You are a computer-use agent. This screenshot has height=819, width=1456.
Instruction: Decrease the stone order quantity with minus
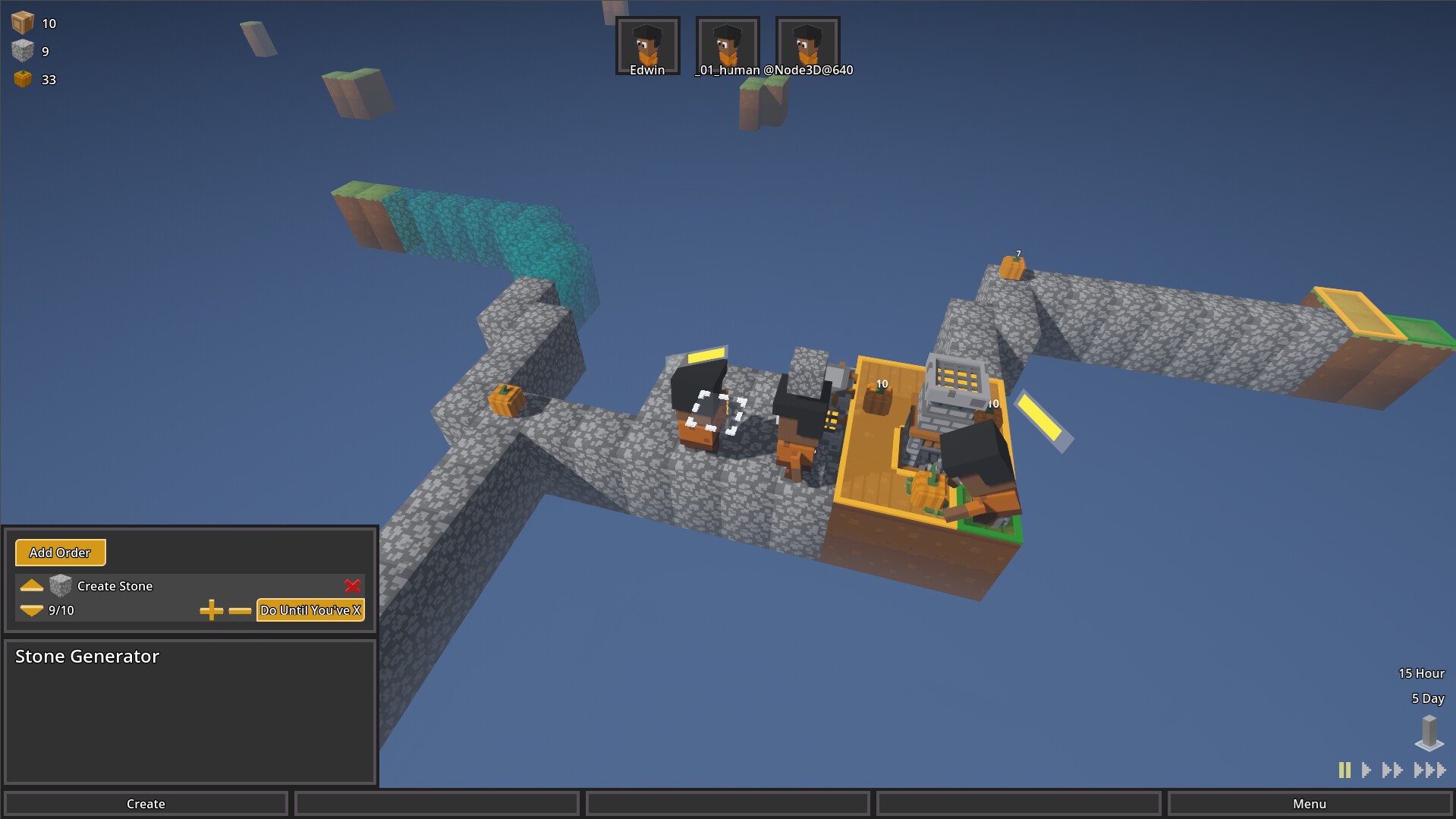pyautogui.click(x=240, y=610)
